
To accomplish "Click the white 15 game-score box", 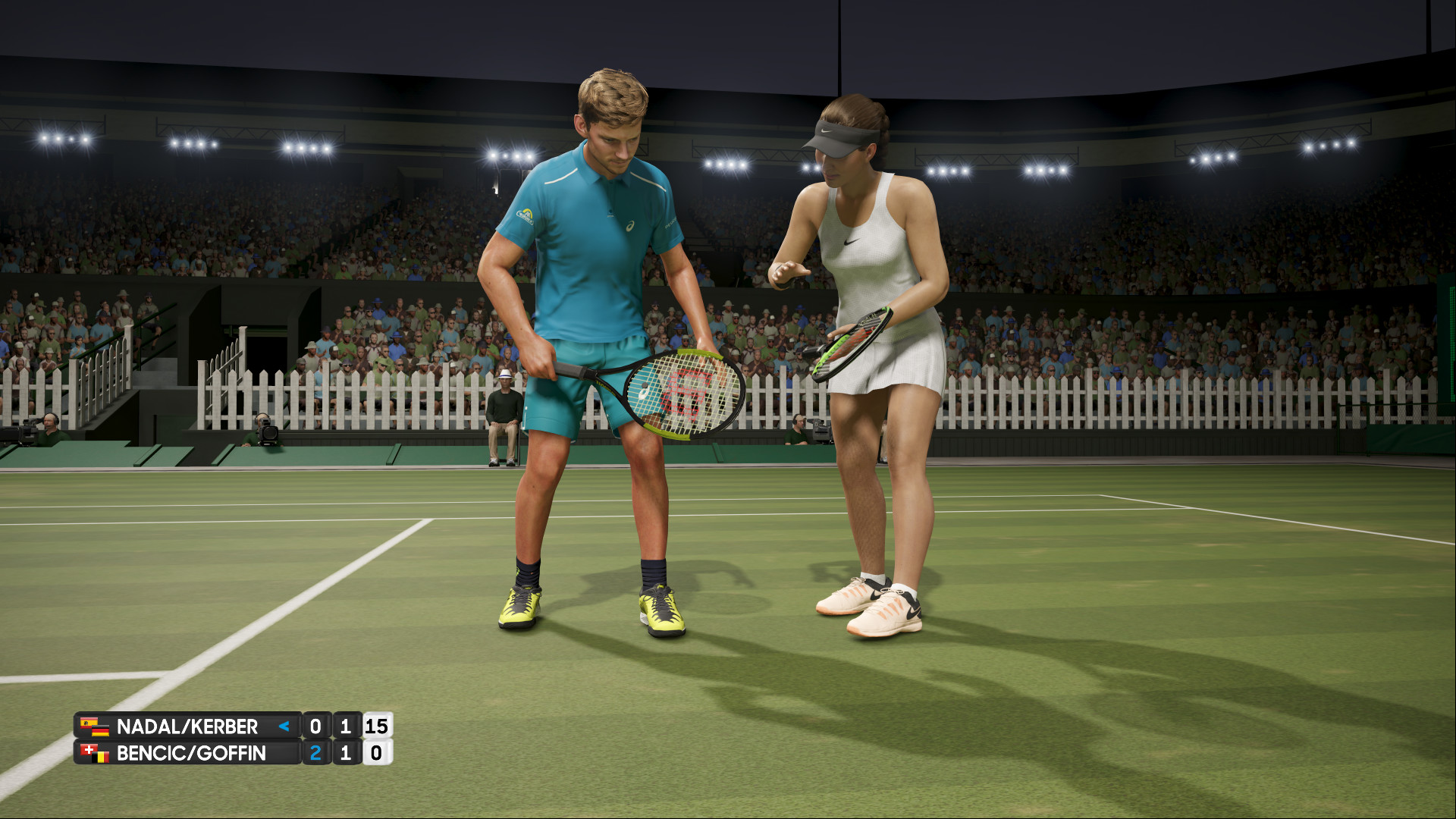I will coord(378,726).
